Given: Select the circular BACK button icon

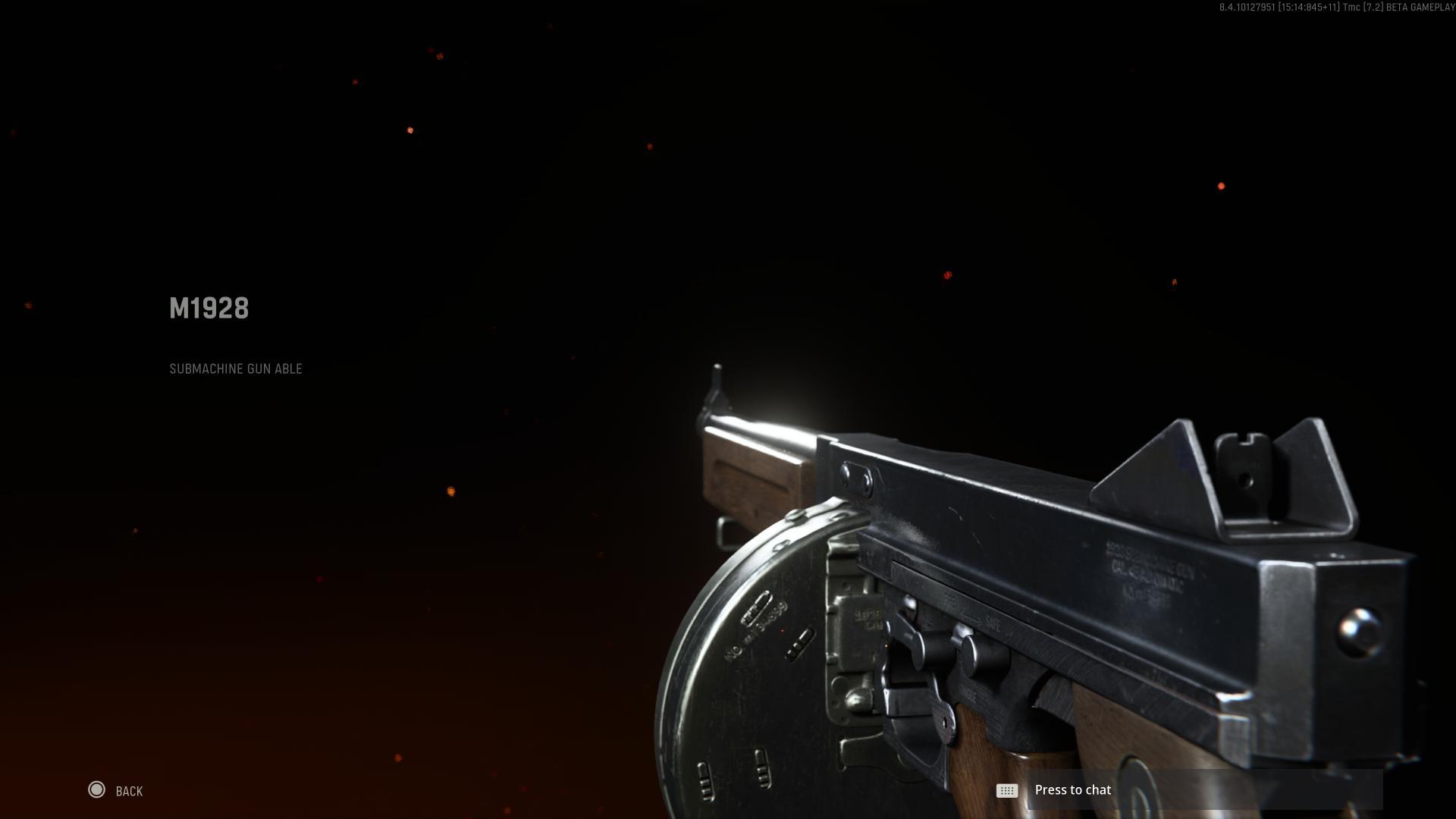Looking at the screenshot, I should [98, 790].
